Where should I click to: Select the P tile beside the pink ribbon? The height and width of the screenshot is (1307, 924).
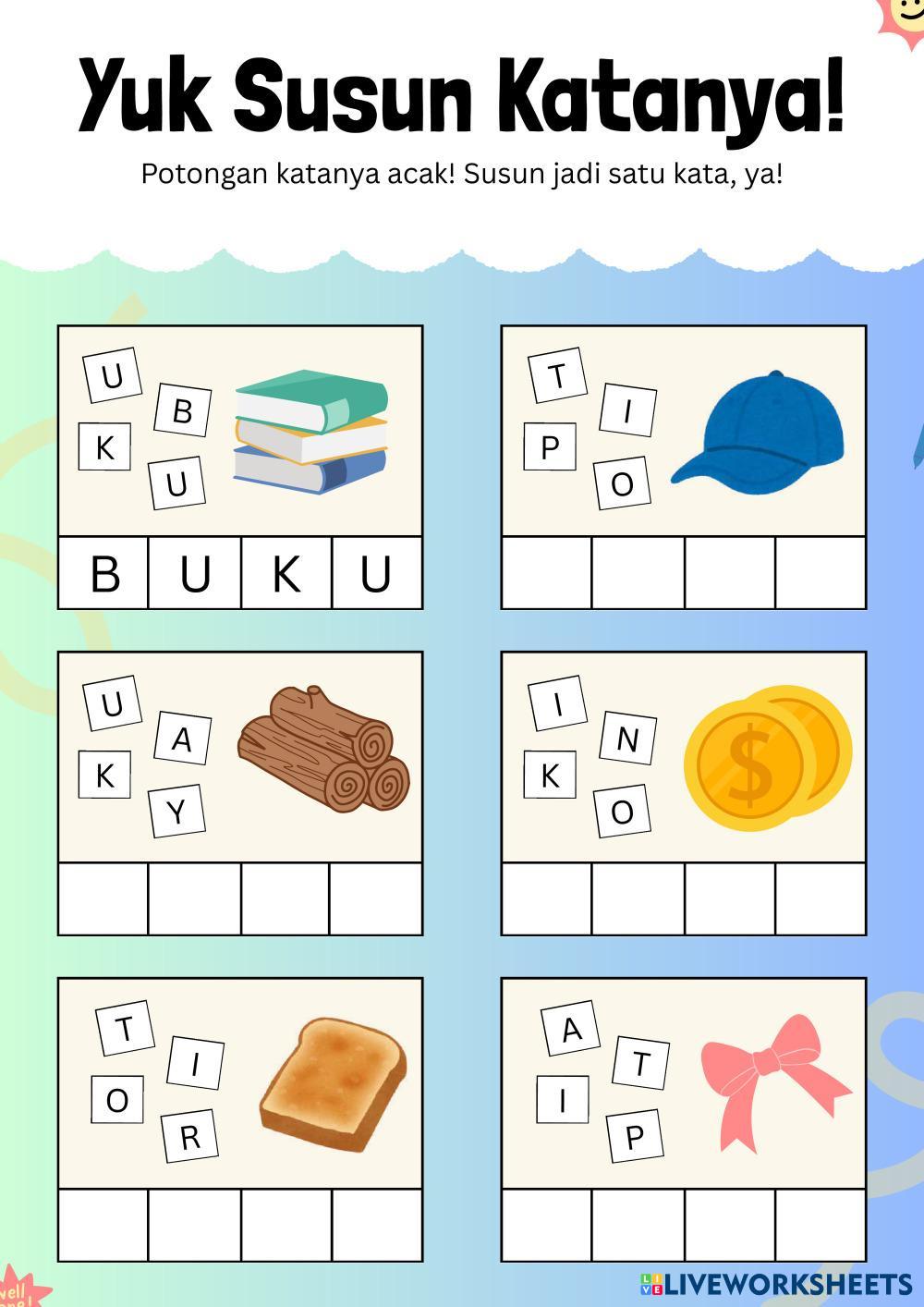pyautogui.click(x=635, y=1136)
